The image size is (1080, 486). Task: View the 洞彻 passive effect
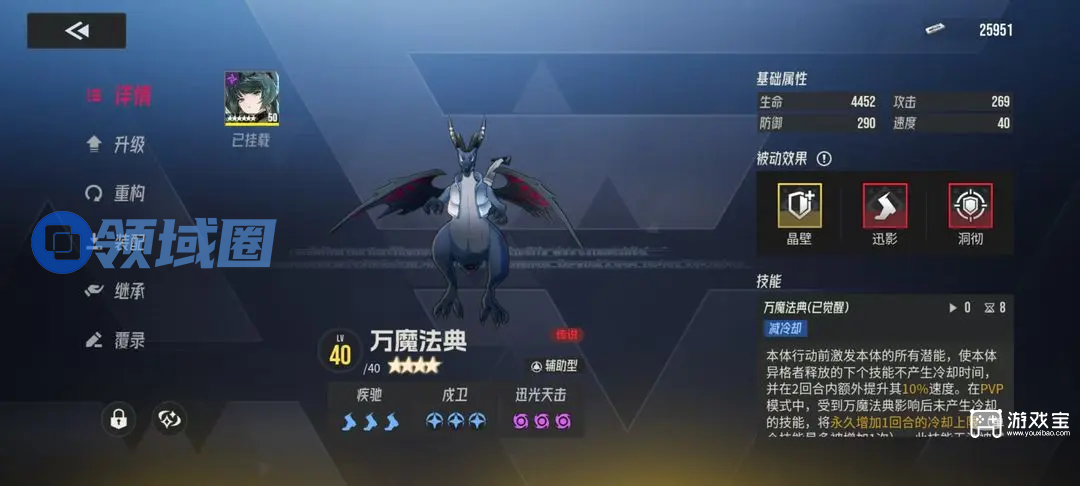[969, 206]
